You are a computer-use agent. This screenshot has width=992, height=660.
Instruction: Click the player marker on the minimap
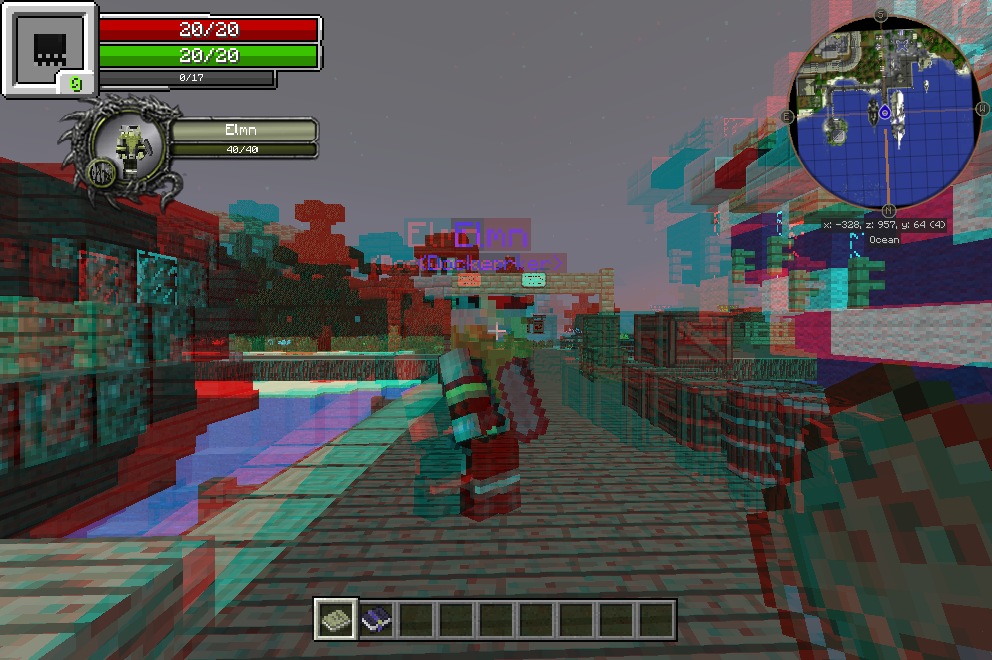[884, 112]
